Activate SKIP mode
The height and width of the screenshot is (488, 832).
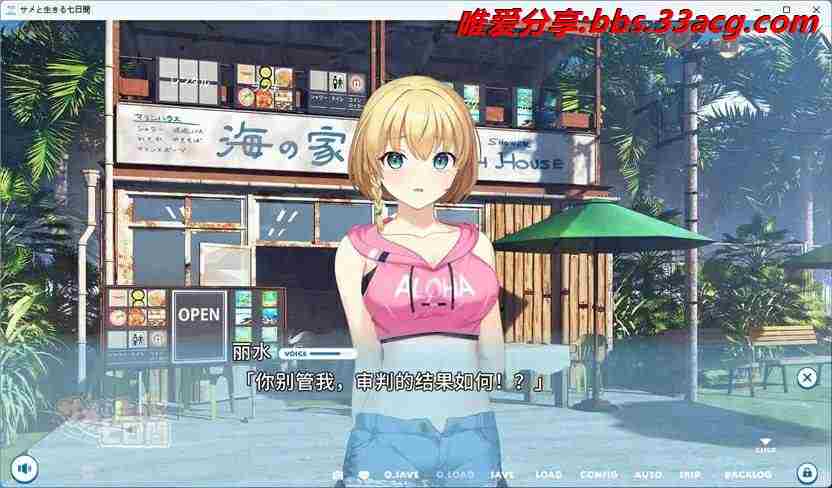(691, 474)
